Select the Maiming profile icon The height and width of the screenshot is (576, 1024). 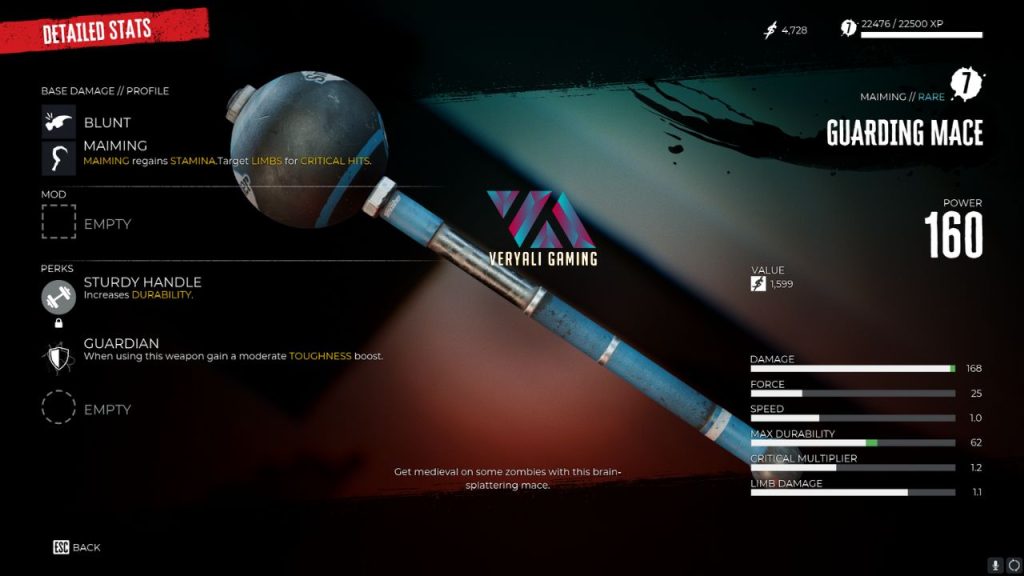[59, 158]
